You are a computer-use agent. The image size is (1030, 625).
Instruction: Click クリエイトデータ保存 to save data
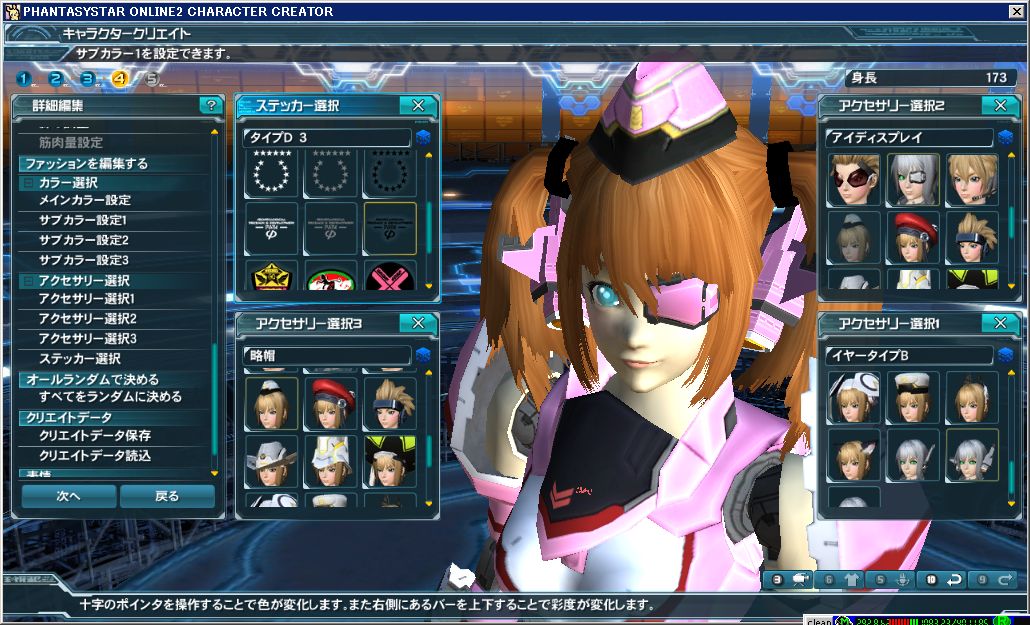pyautogui.click(x=95, y=436)
